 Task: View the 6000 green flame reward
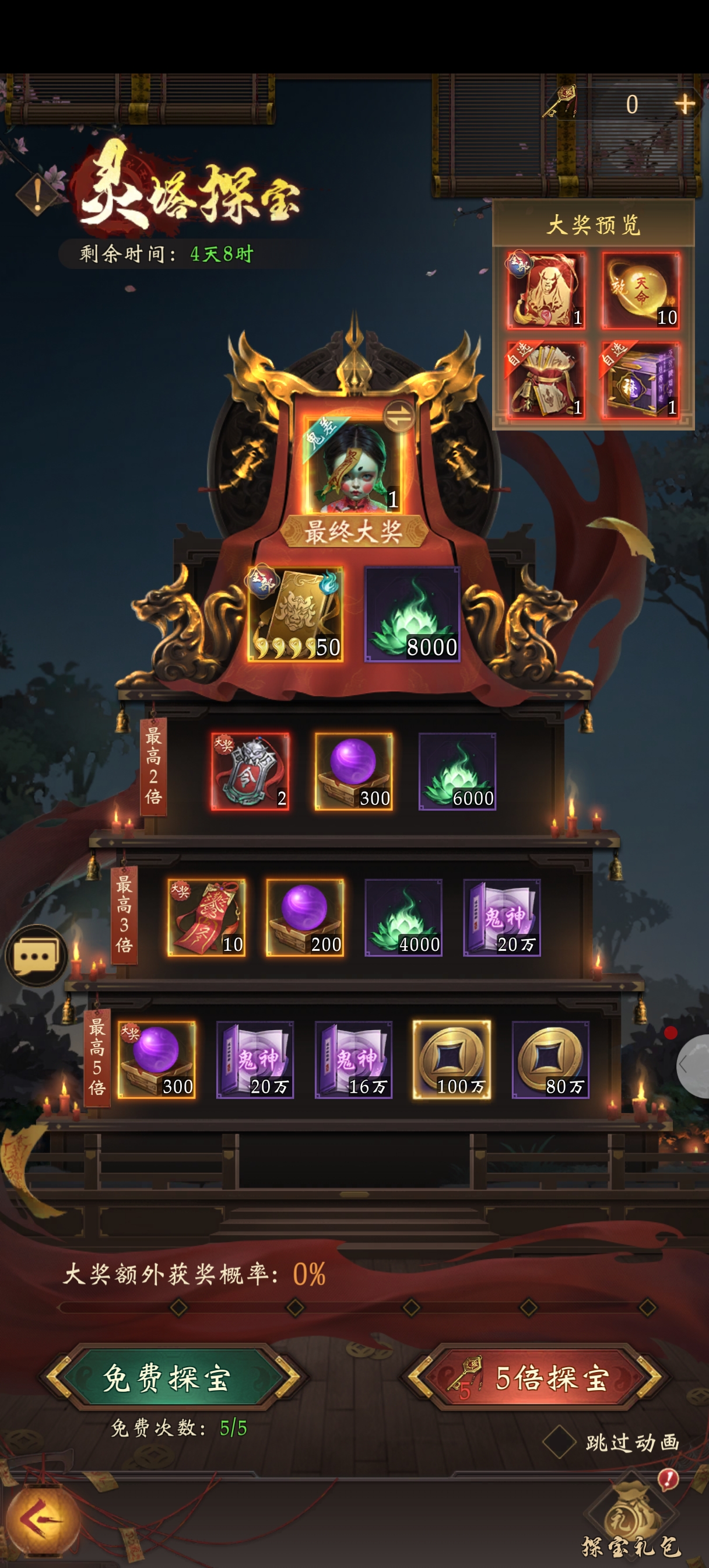457,772
